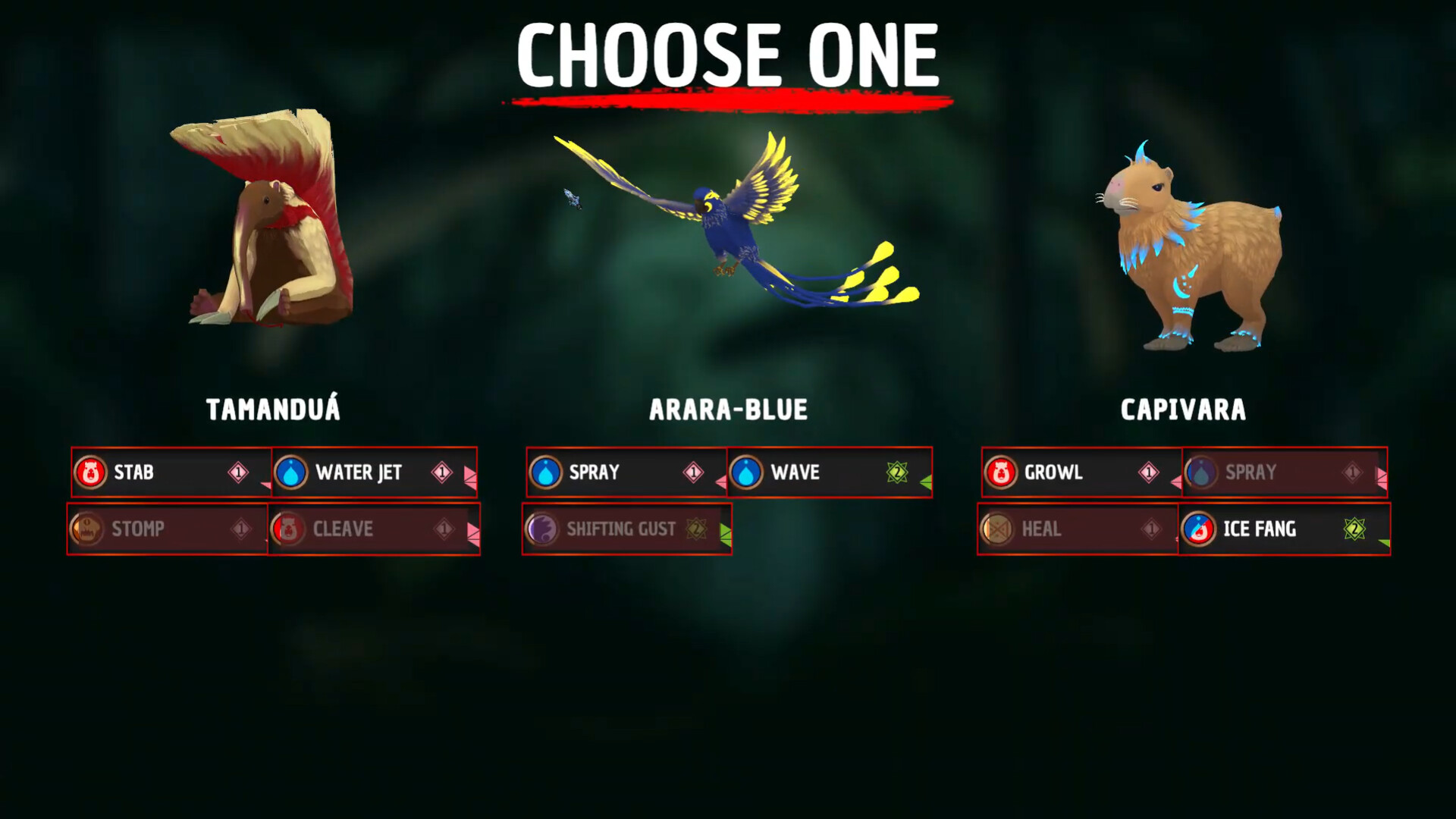The image size is (1456, 819).
Task: Click the red Growl icon under Capivara
Action: tap(1003, 472)
